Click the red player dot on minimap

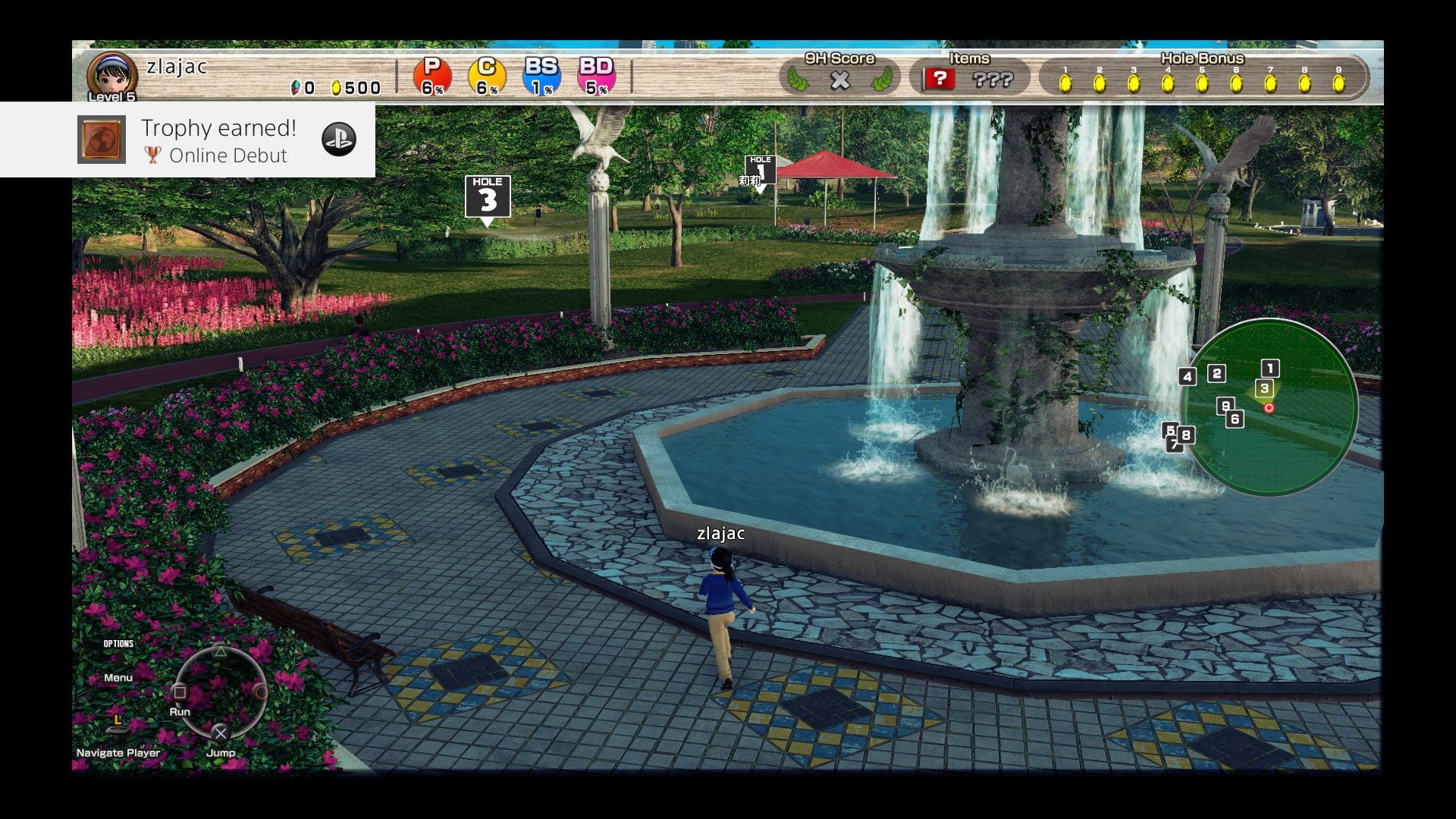pyautogui.click(x=1269, y=408)
